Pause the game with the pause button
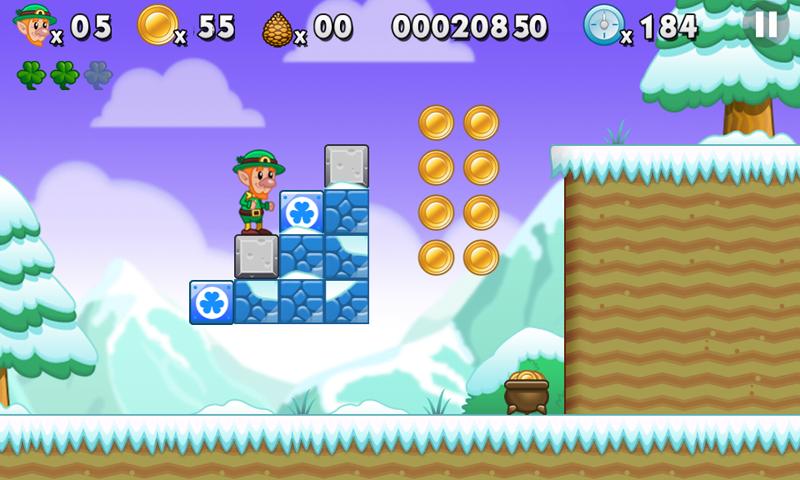The width and height of the screenshot is (800, 480). tap(766, 24)
